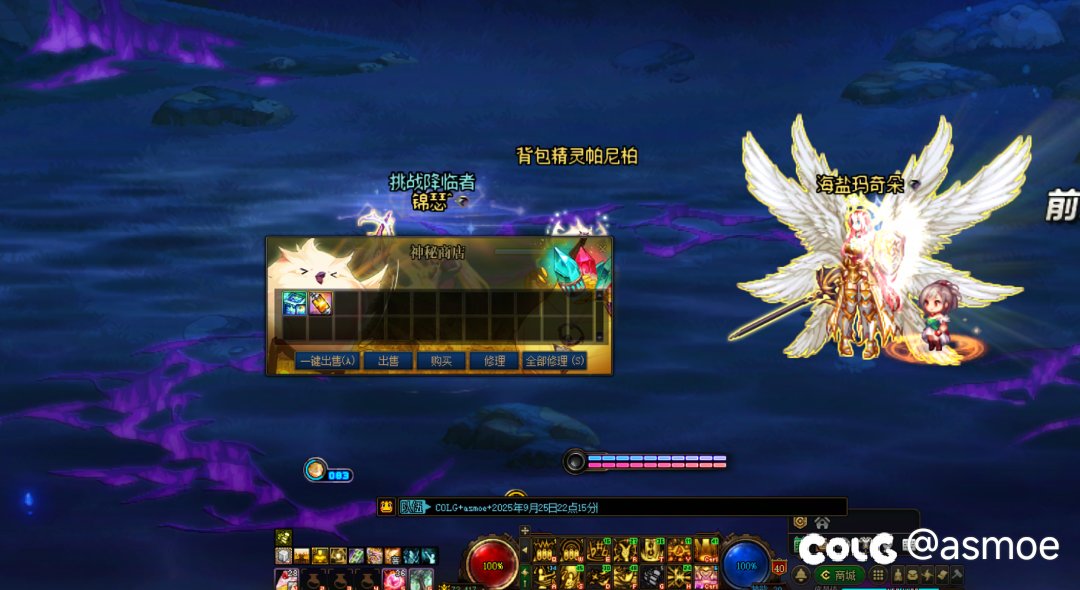Click the plus button above skill bar

pyautogui.click(x=525, y=531)
